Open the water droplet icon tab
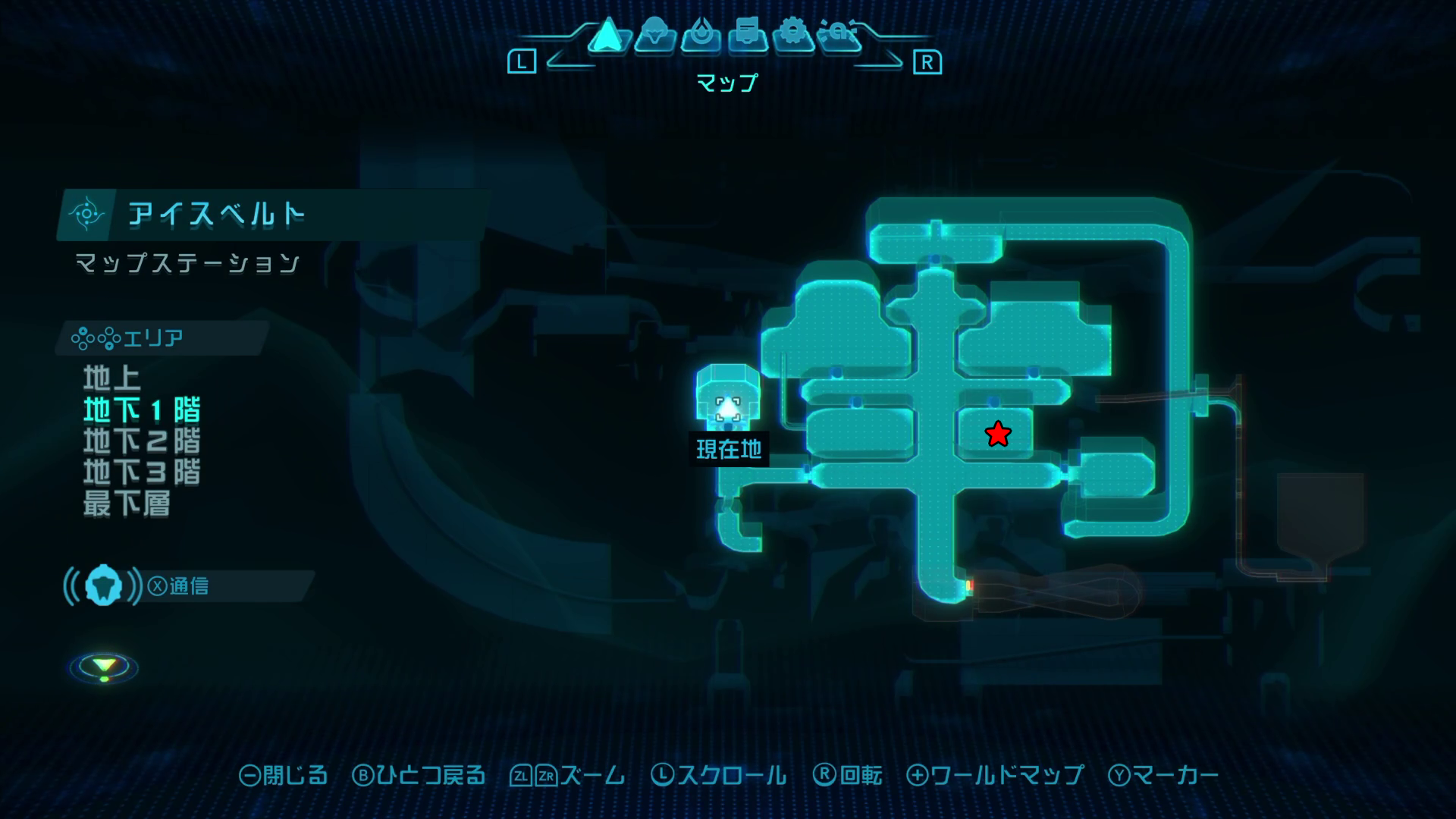 point(701,36)
